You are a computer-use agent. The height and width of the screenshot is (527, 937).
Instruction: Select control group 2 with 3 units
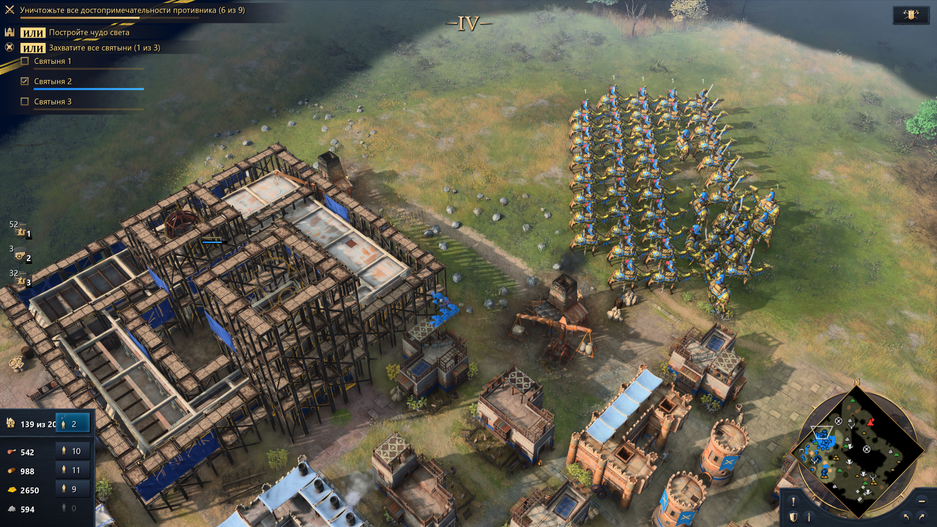point(21,258)
